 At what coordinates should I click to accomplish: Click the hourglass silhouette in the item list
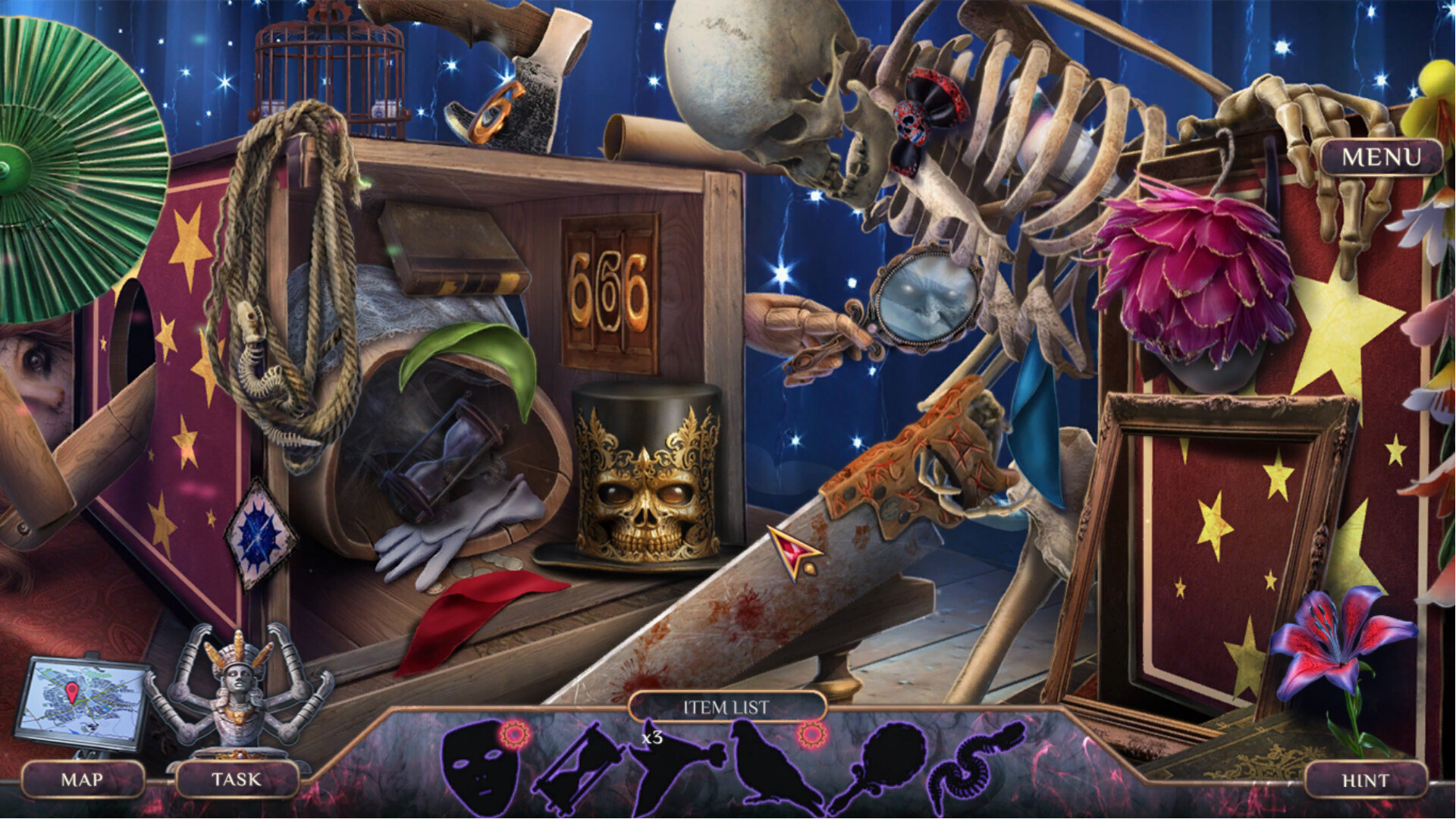point(578,766)
